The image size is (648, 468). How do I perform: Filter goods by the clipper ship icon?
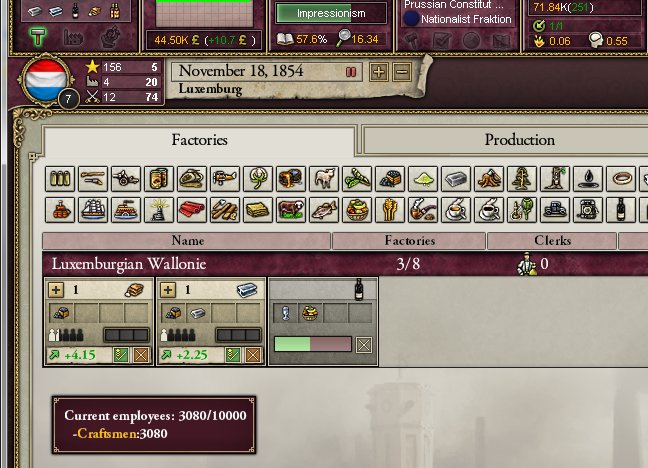point(93,211)
